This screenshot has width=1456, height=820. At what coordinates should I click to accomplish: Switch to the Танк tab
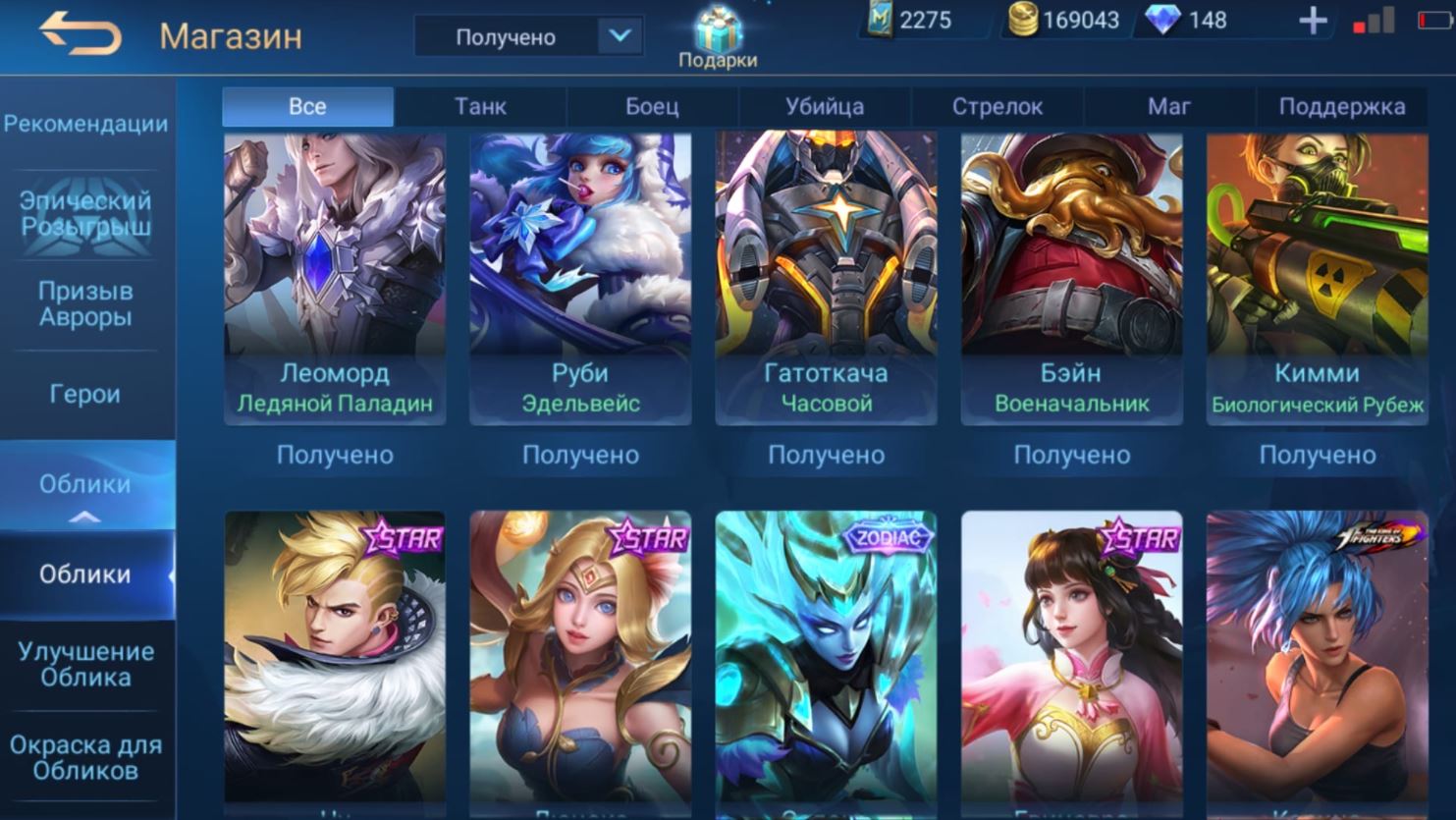[x=480, y=106]
